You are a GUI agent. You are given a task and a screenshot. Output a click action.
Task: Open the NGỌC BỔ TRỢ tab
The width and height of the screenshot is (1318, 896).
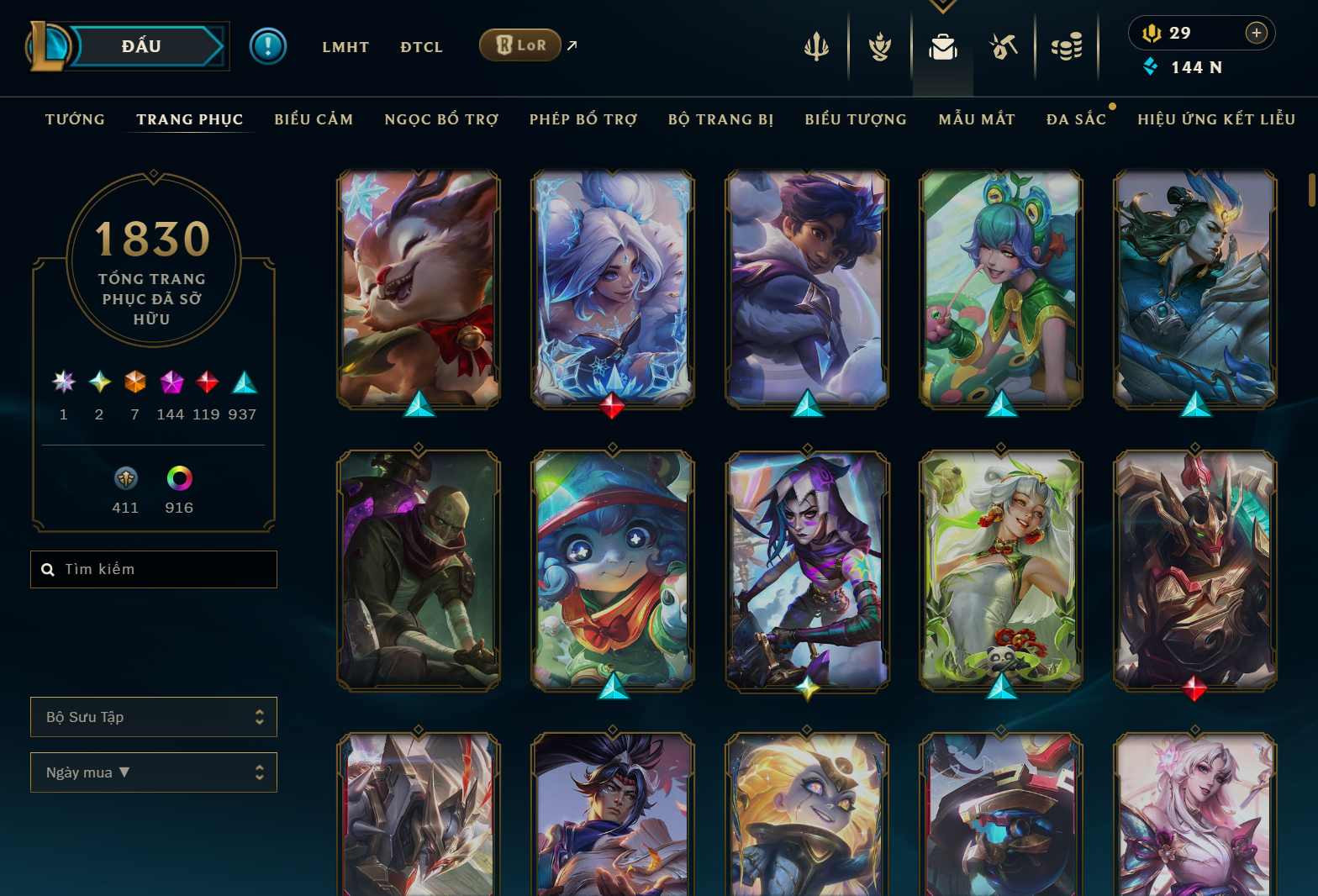point(441,119)
